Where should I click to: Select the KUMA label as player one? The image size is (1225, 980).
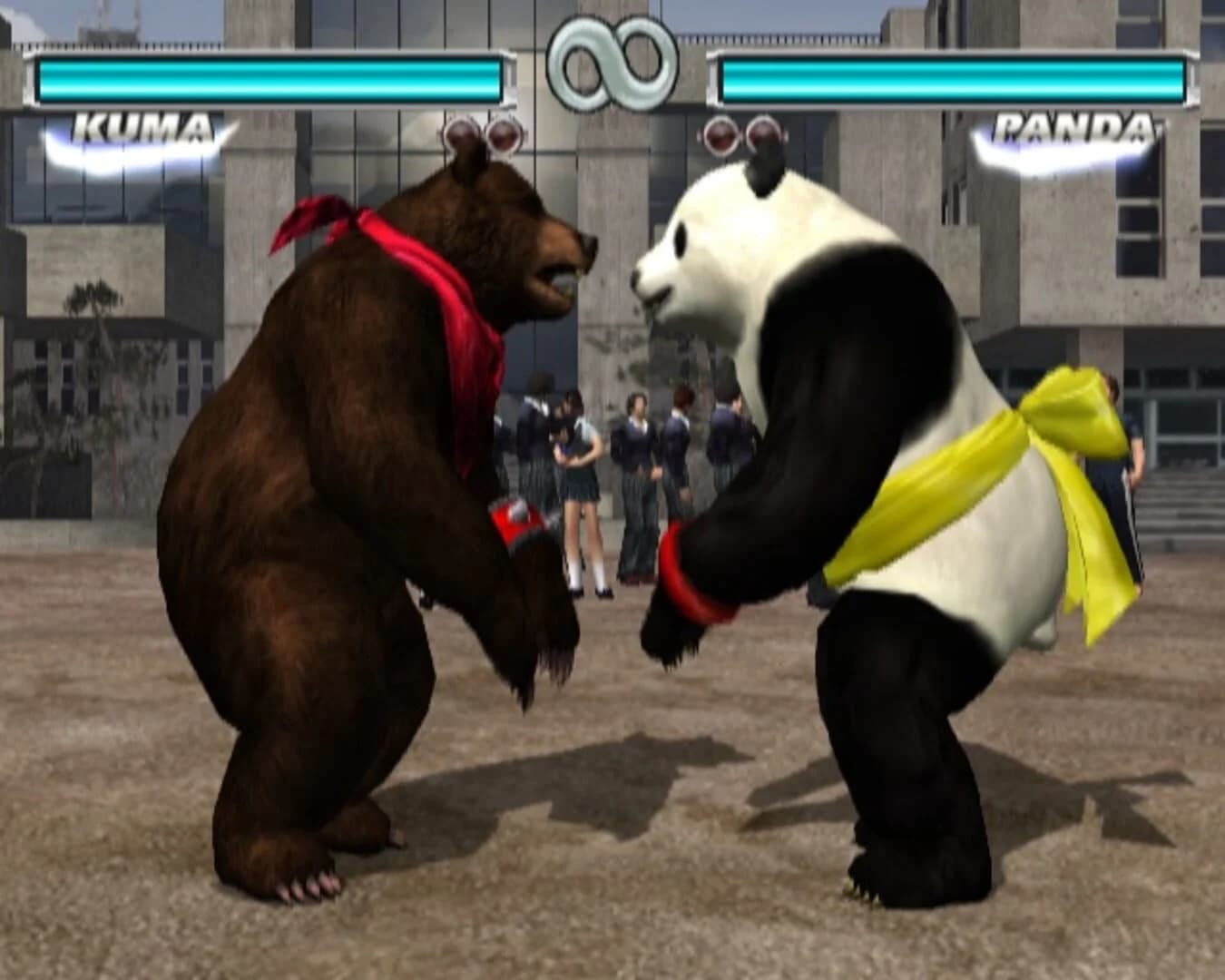tap(145, 127)
